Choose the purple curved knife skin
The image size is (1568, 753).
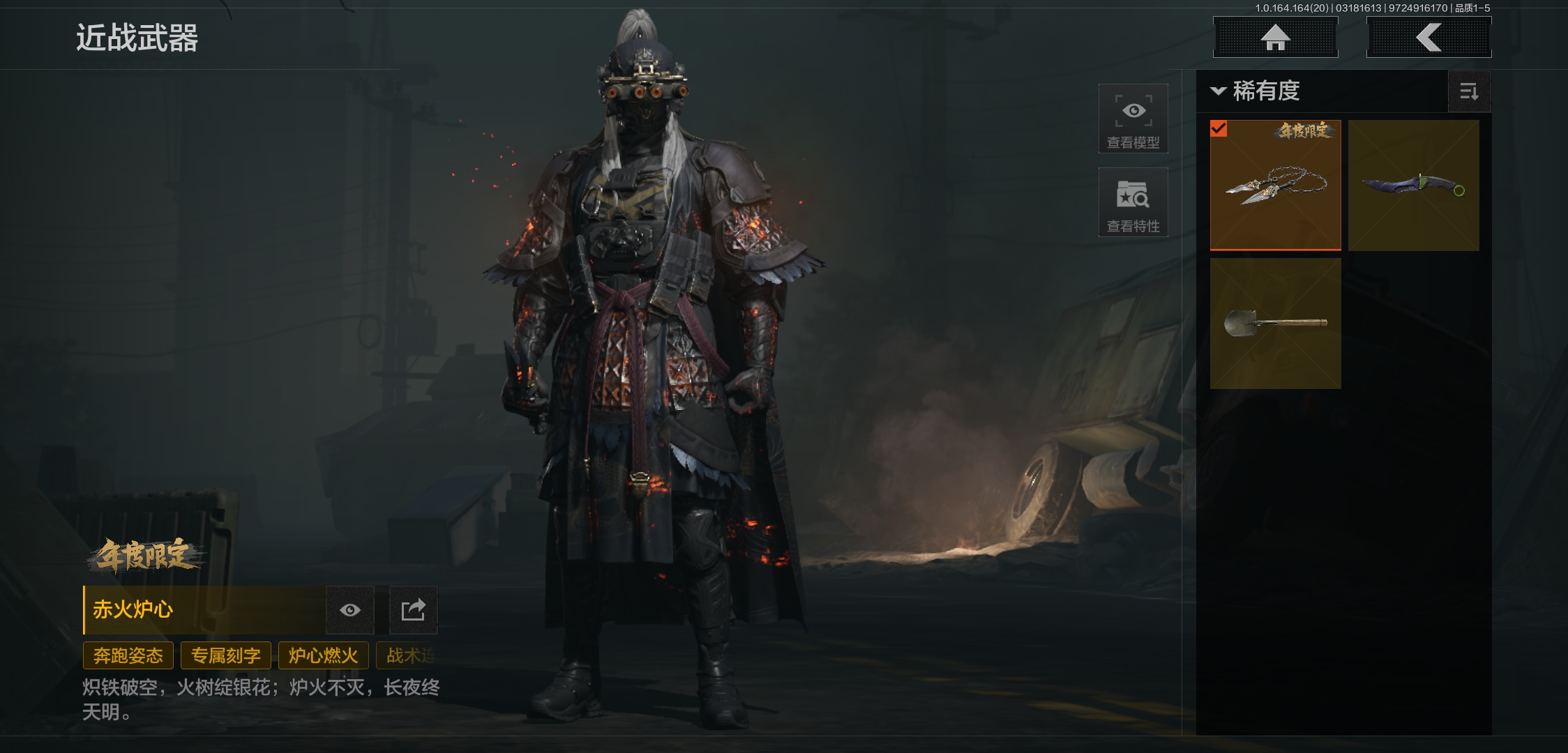point(1413,185)
